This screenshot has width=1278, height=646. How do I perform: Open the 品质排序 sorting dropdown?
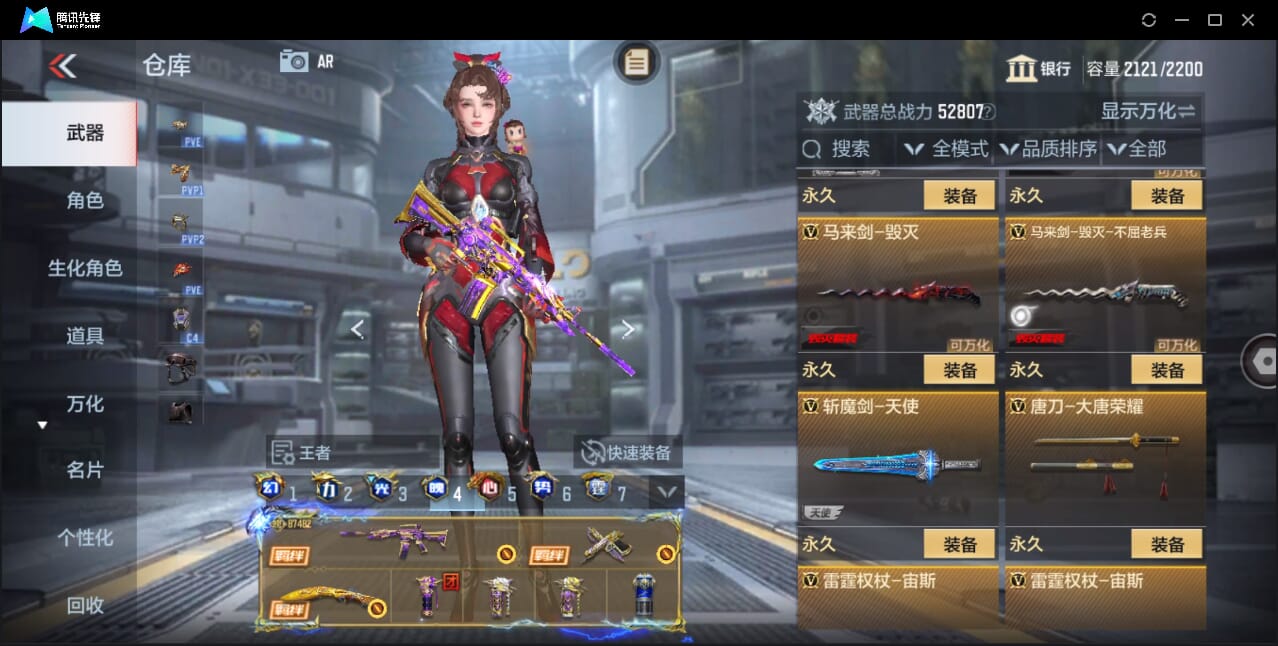1048,149
